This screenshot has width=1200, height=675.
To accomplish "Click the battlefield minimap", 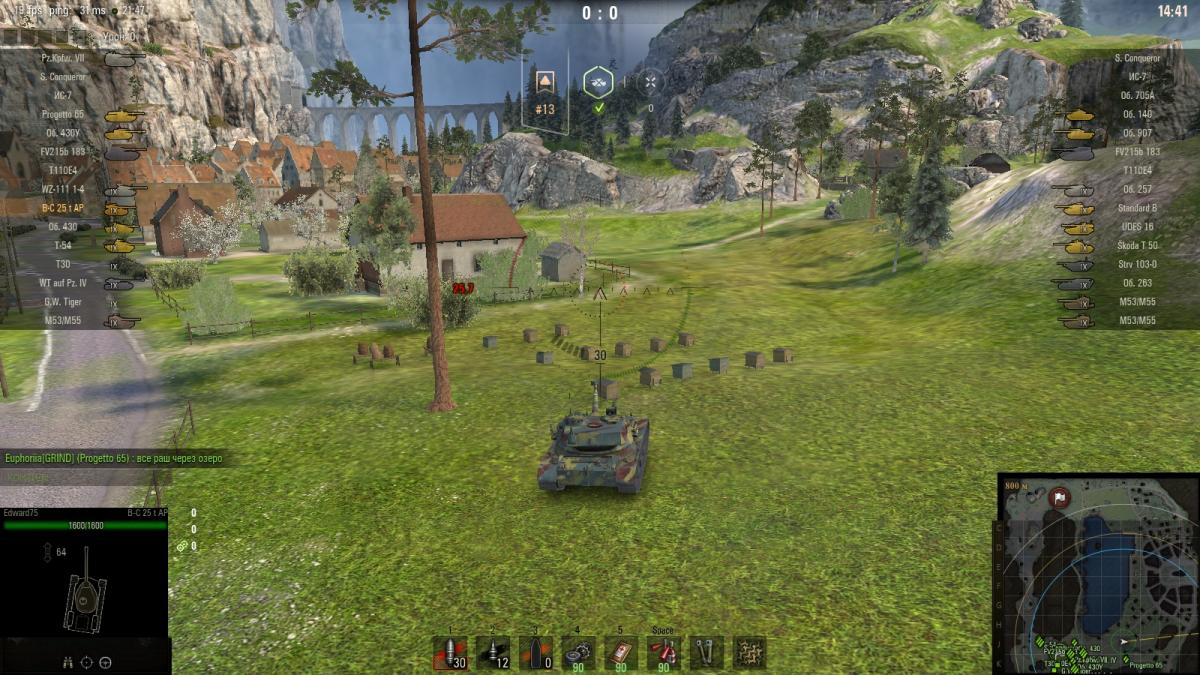I will point(1097,573).
